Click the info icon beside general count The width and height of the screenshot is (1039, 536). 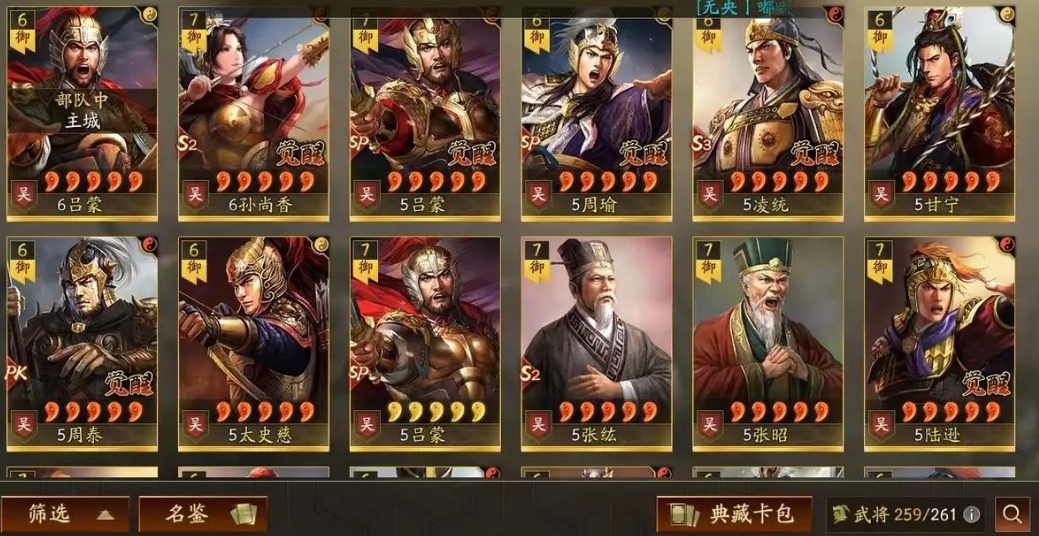point(971,515)
